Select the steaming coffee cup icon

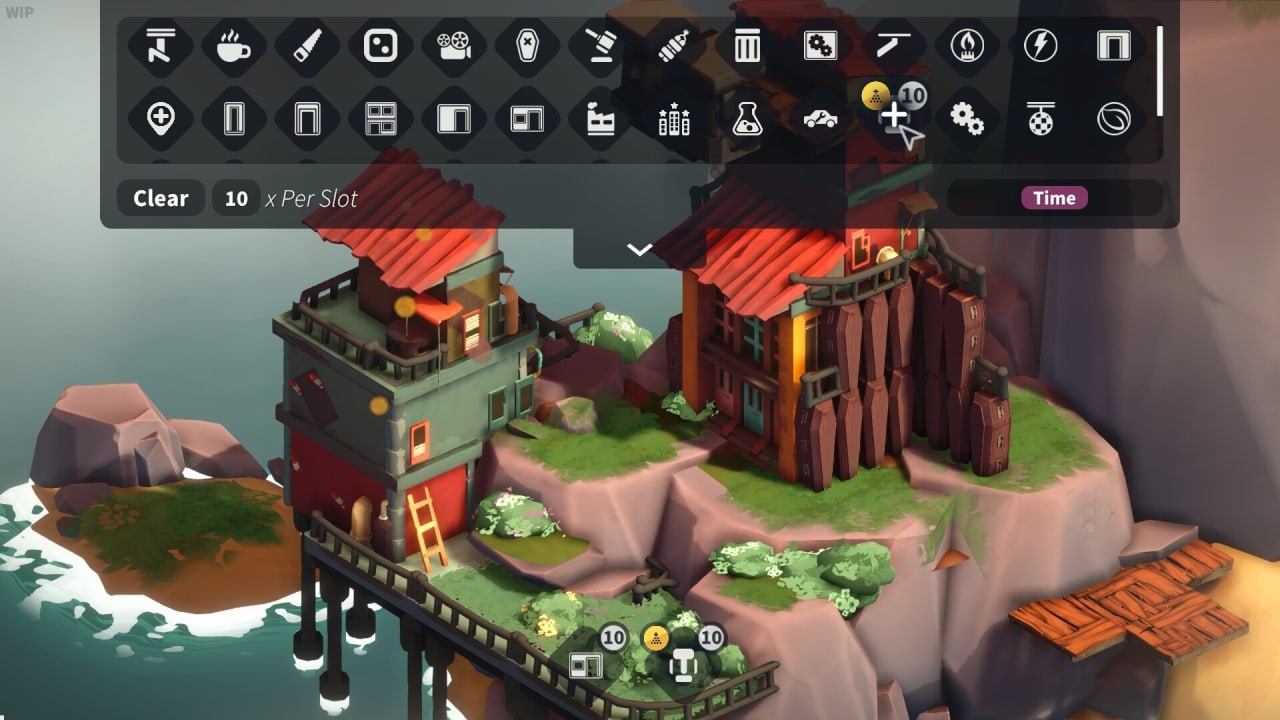coord(233,45)
